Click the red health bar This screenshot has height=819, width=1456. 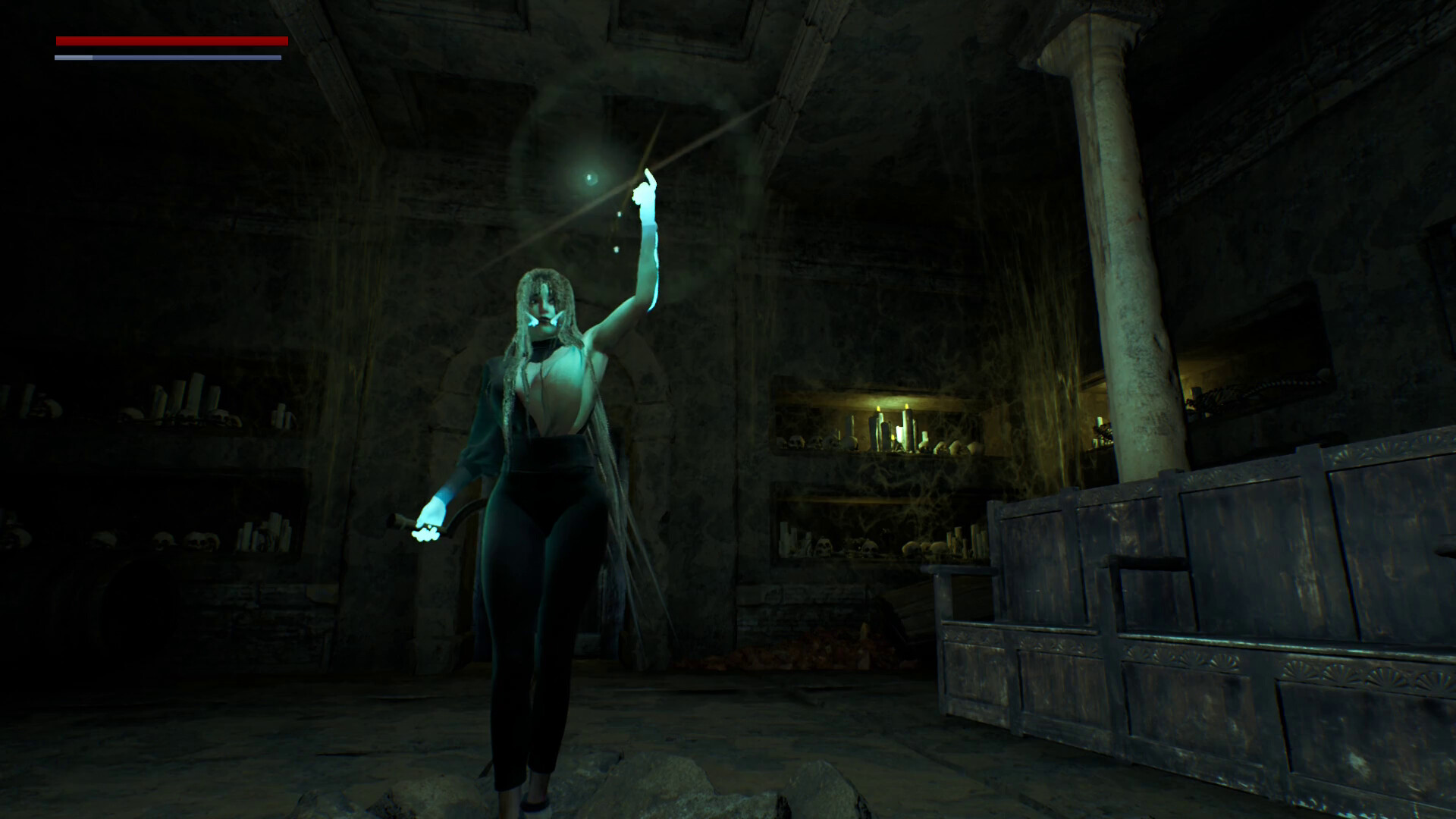171,40
